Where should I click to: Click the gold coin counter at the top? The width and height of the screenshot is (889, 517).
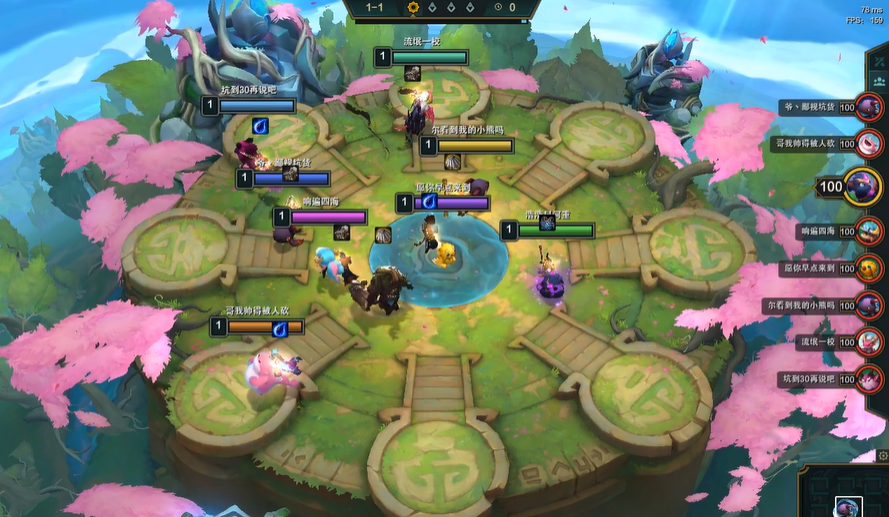[x=507, y=8]
